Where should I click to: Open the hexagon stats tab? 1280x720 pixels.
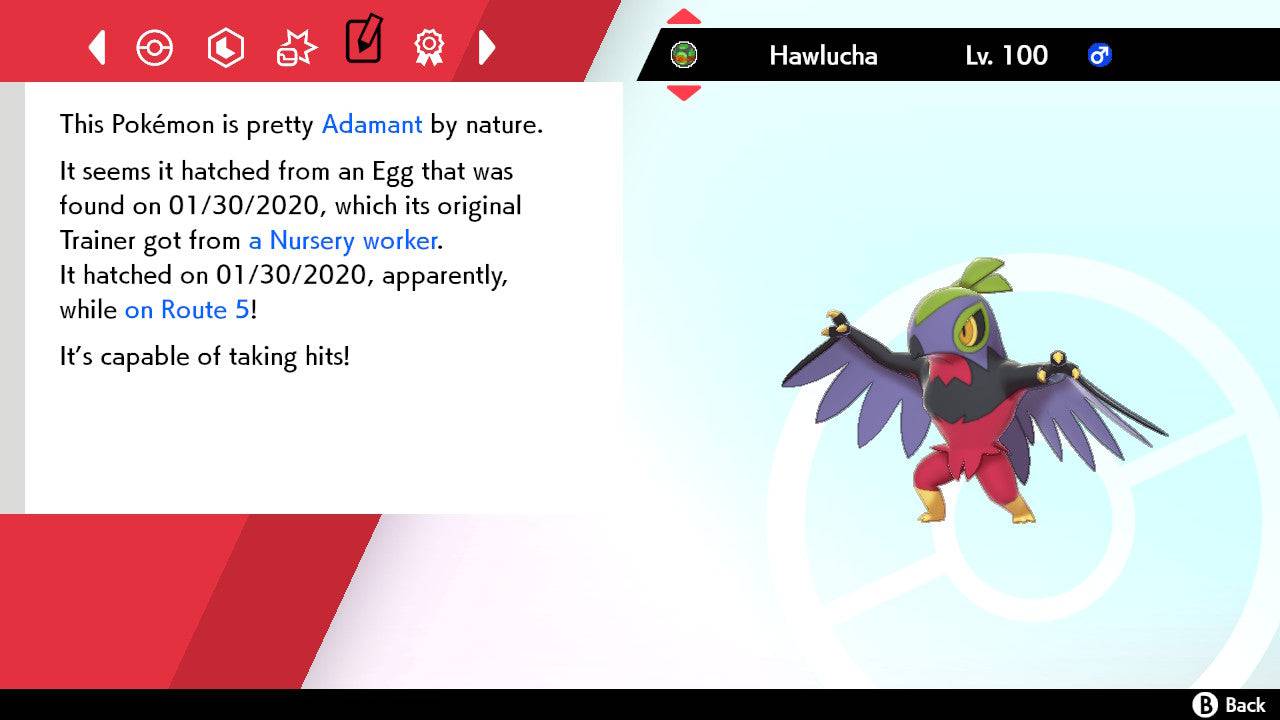click(225, 47)
